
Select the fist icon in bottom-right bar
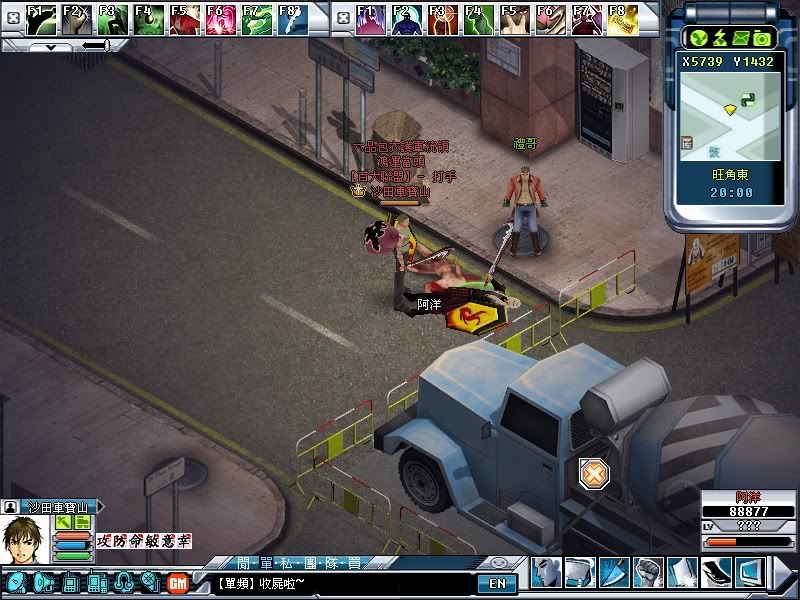648,572
